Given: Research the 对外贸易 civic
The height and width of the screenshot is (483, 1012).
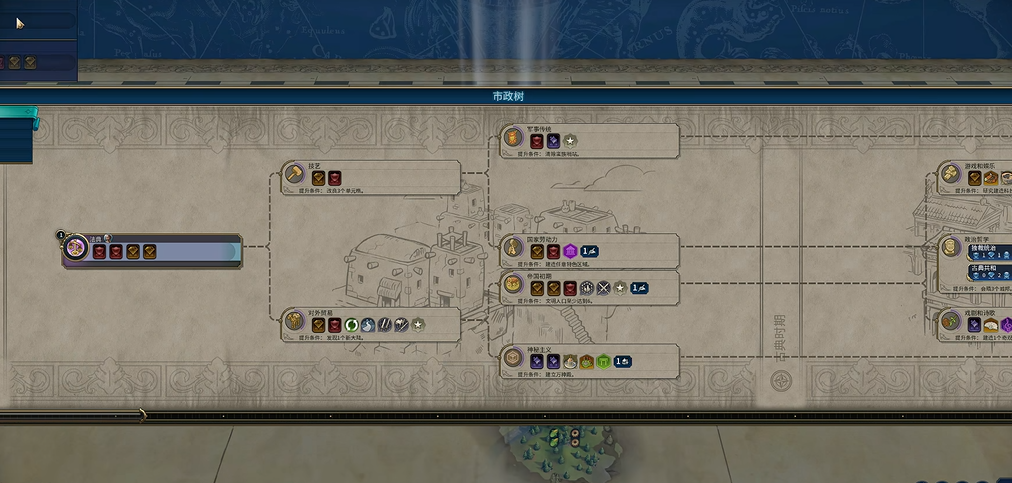Looking at the screenshot, I should [372, 322].
